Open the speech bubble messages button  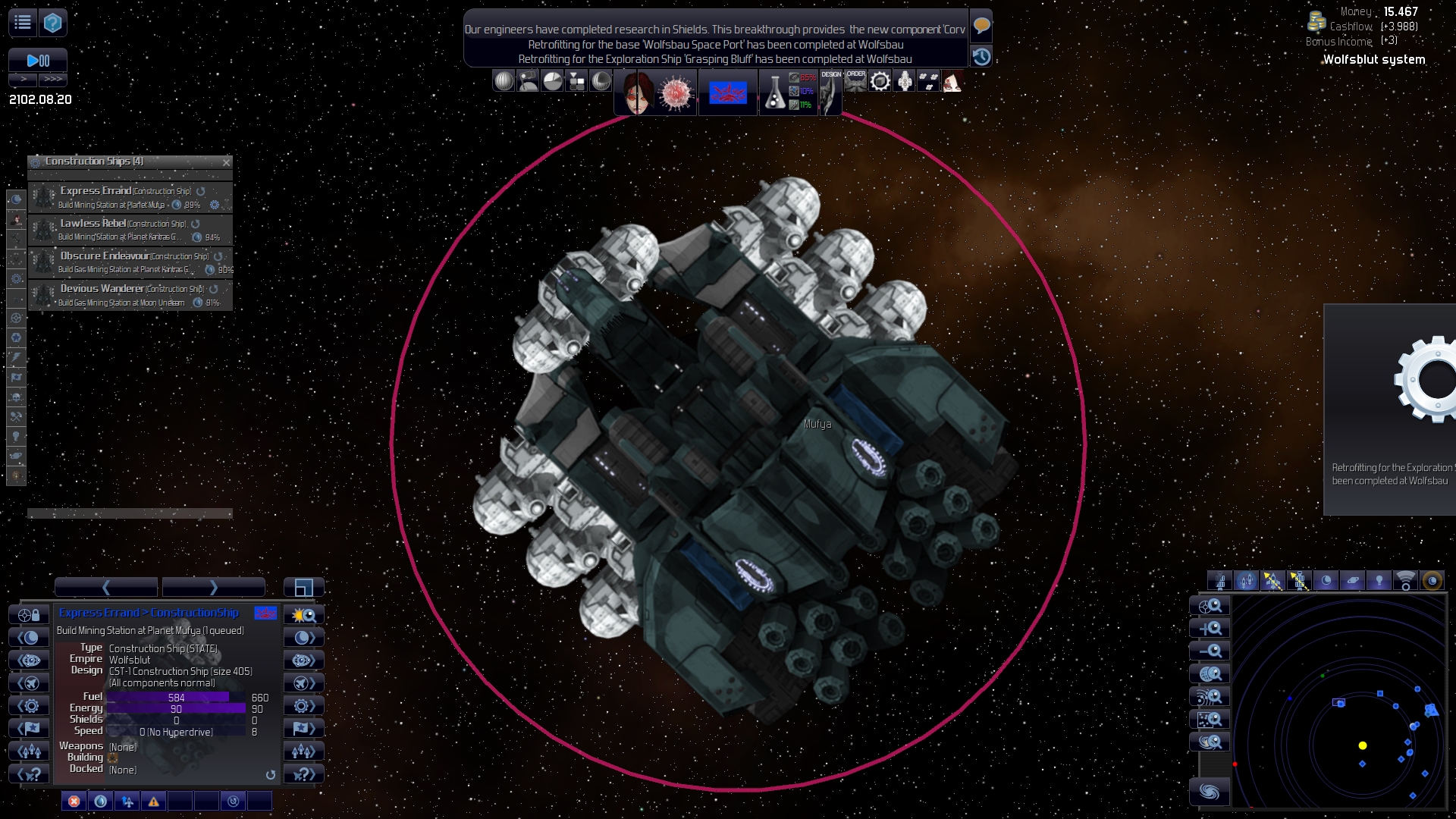coord(981,26)
